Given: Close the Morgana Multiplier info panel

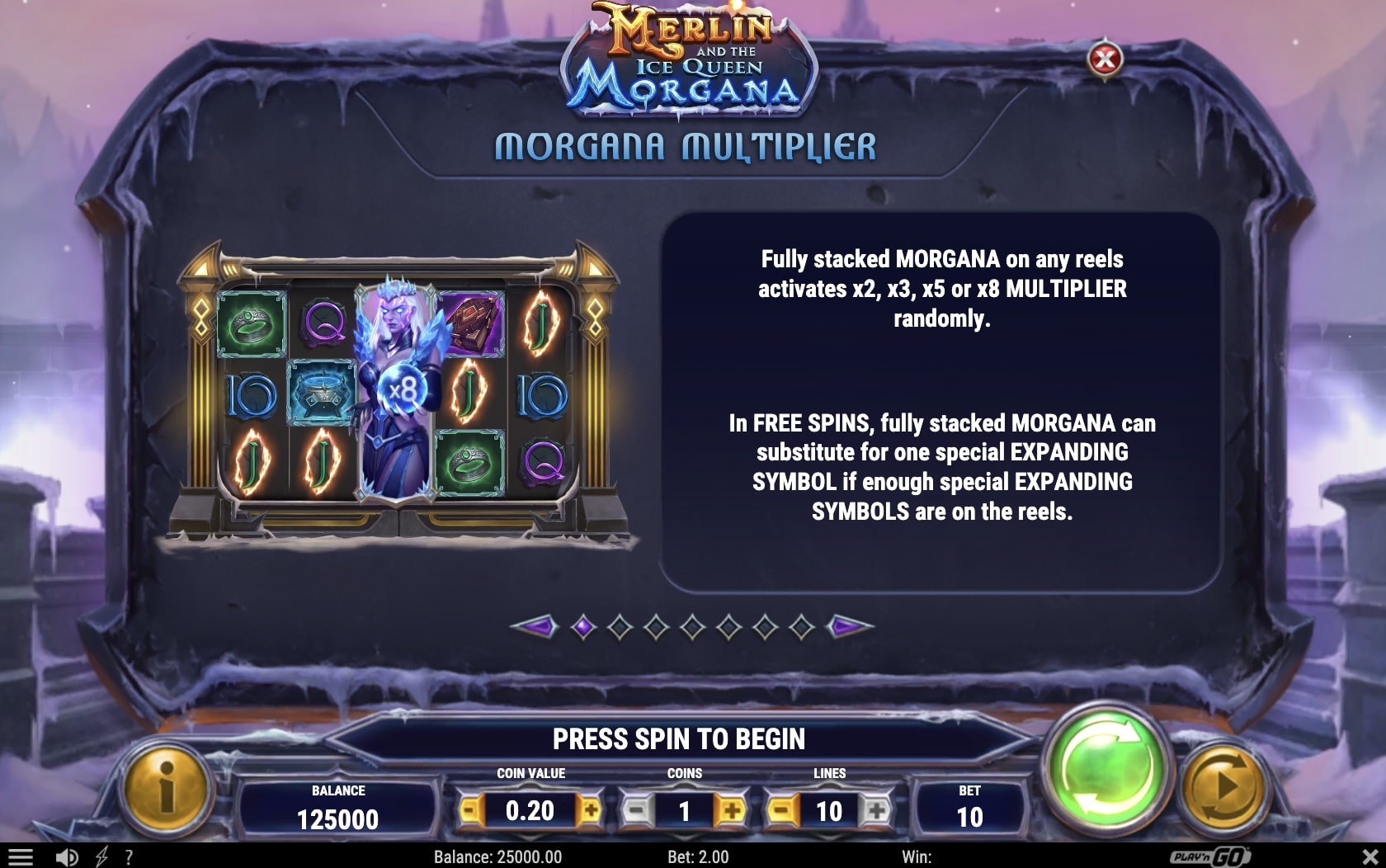Looking at the screenshot, I should point(1105,59).
